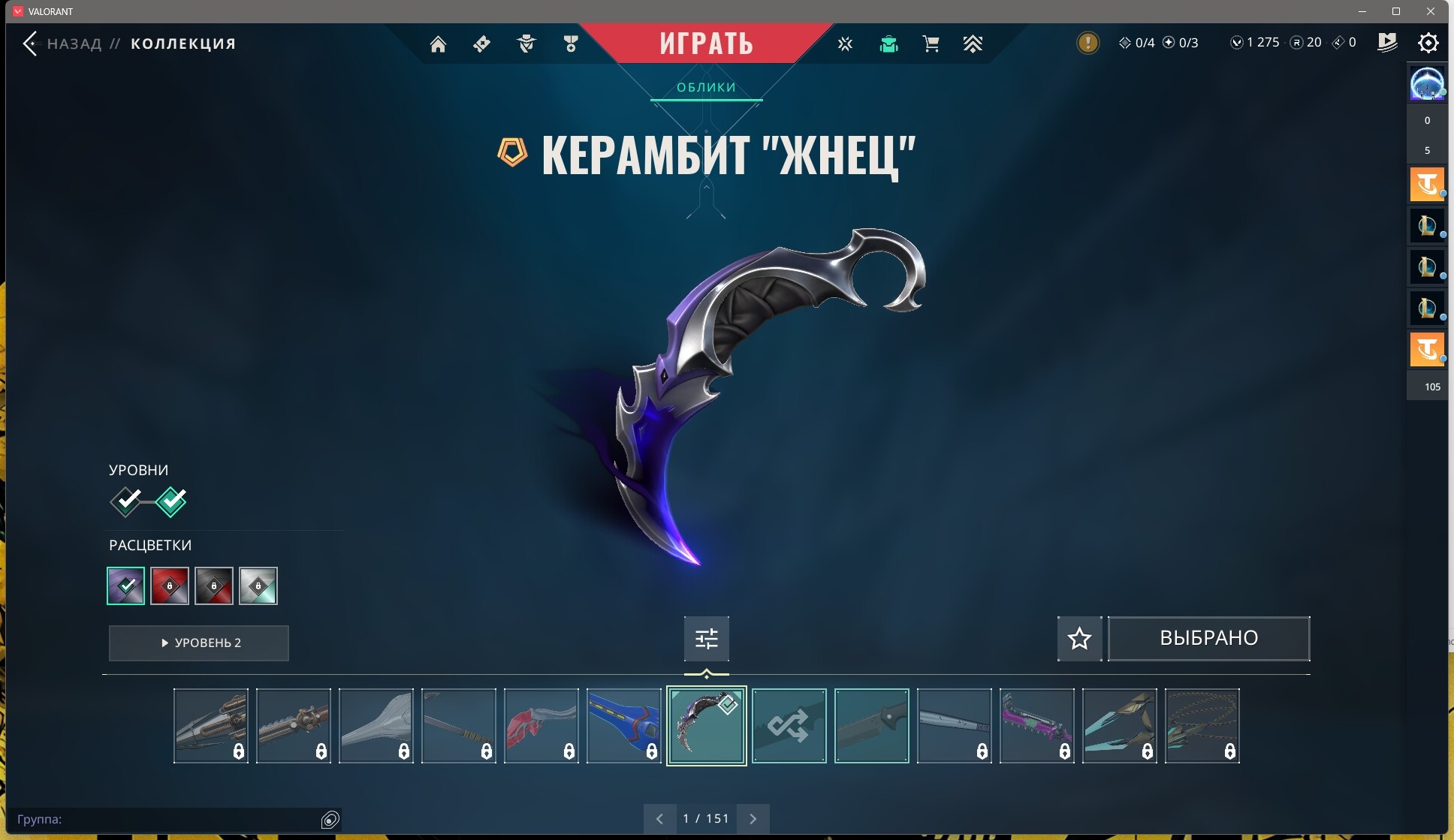The height and width of the screenshot is (840, 1454).
Task: Open the store shopping cart icon
Action: [931, 44]
